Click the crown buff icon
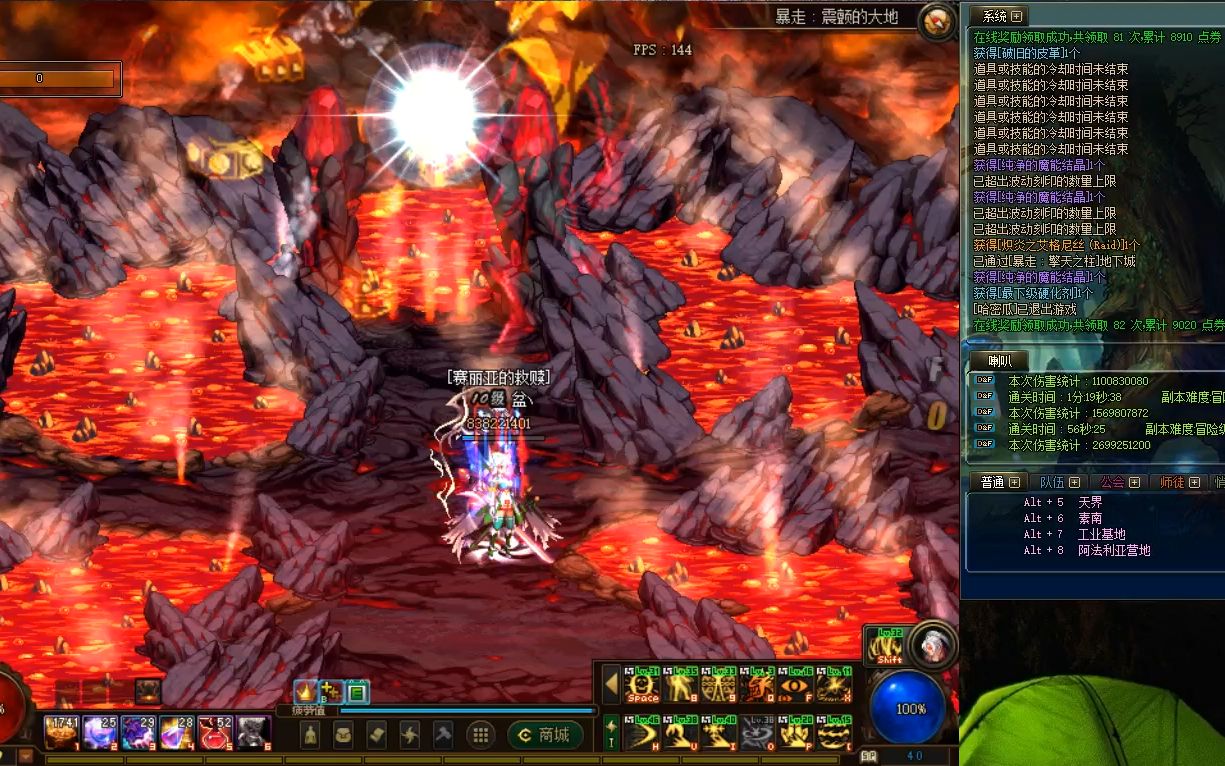Screen dimensions: 1225x766 [x=305, y=690]
